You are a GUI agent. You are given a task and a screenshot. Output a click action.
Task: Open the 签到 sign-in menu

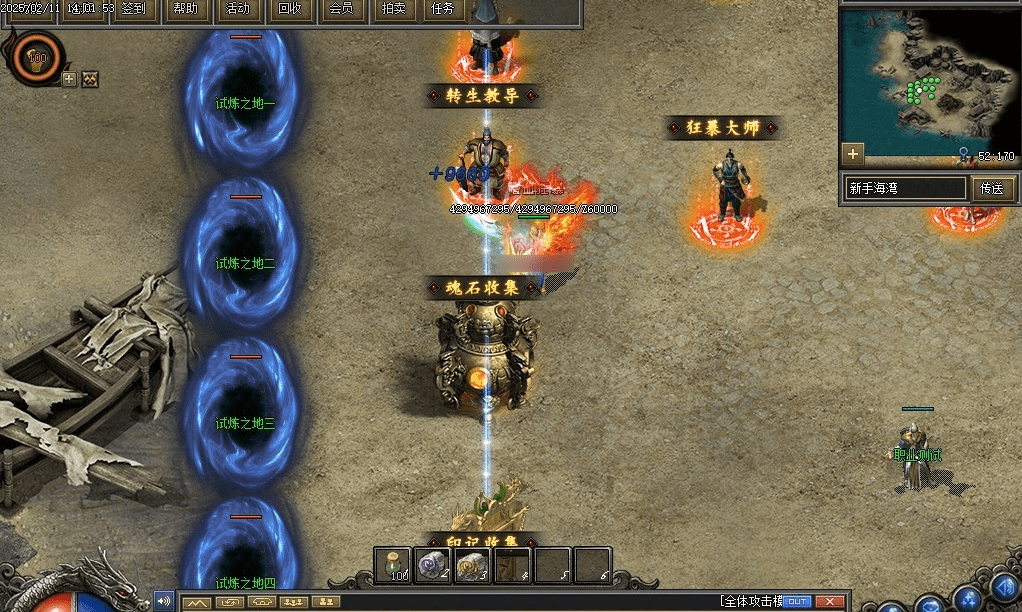pos(132,10)
